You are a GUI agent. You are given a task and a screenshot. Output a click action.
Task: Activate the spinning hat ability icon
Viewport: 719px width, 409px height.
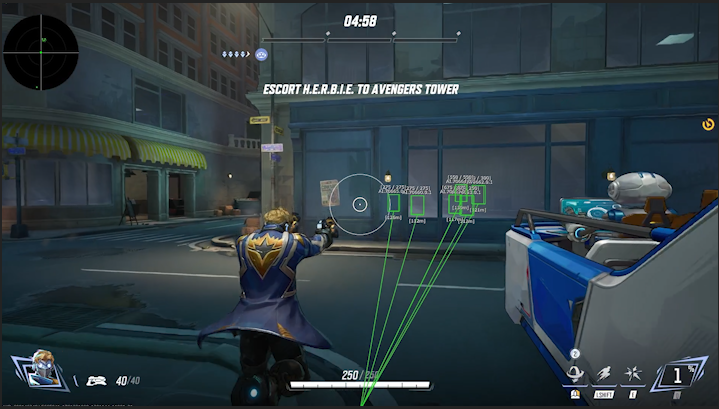point(576,374)
